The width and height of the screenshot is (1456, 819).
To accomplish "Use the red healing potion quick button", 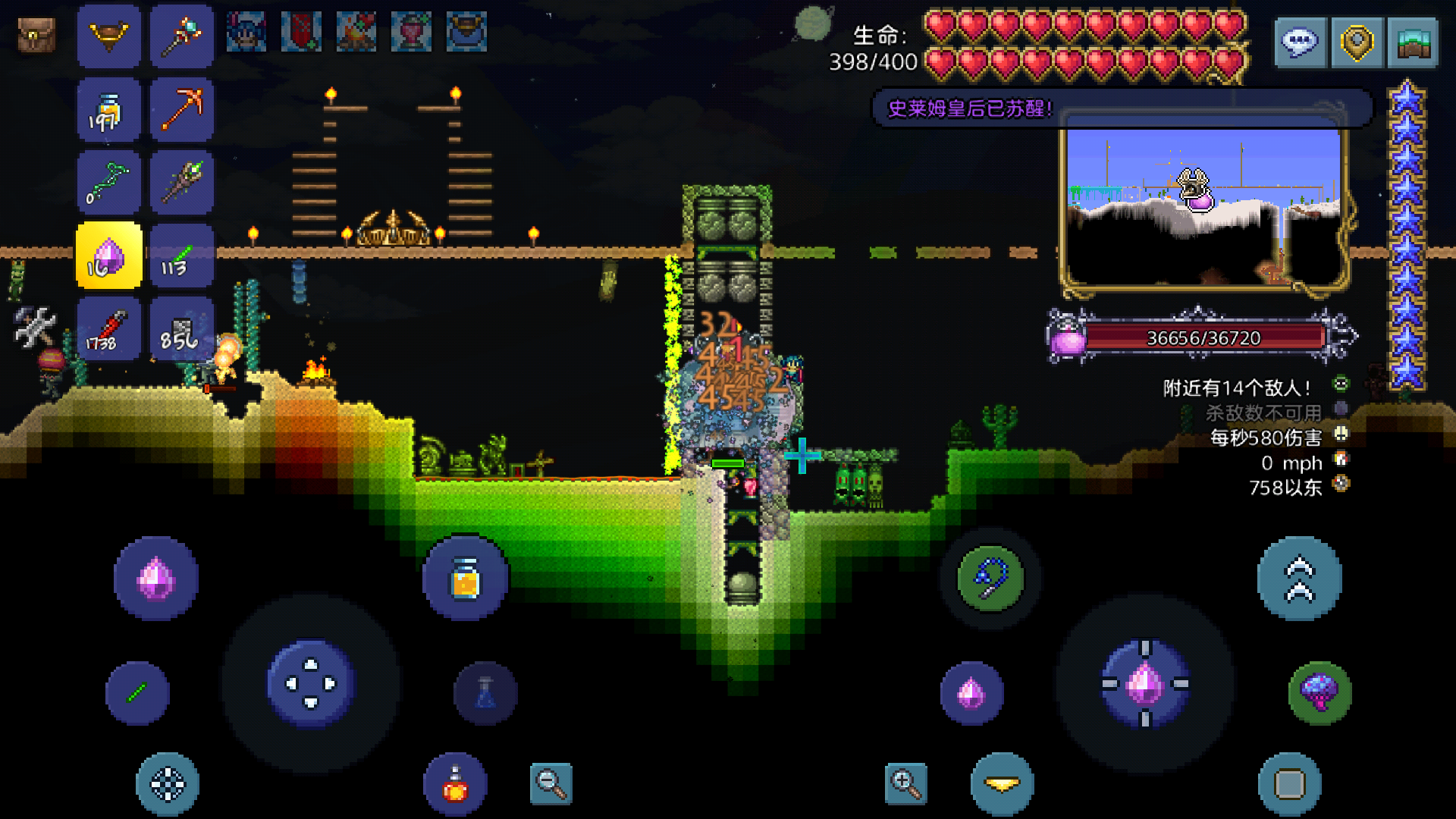I will 455,785.
